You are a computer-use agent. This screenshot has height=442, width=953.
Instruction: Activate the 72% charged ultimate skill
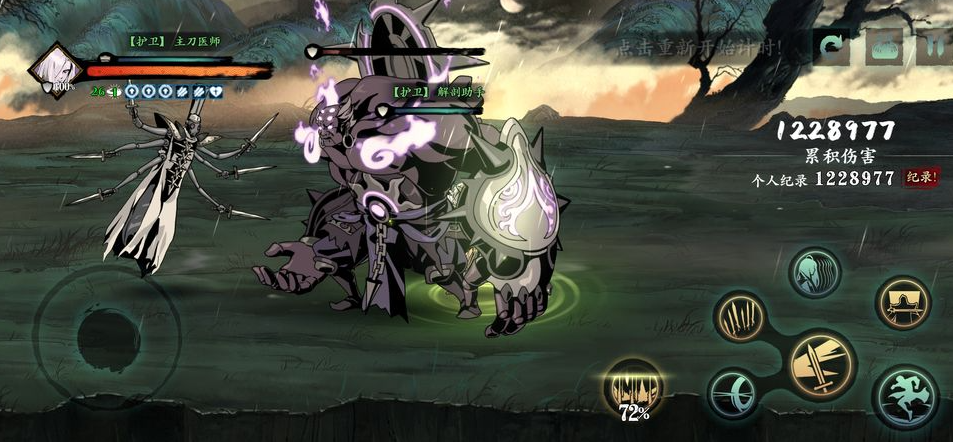click(633, 388)
